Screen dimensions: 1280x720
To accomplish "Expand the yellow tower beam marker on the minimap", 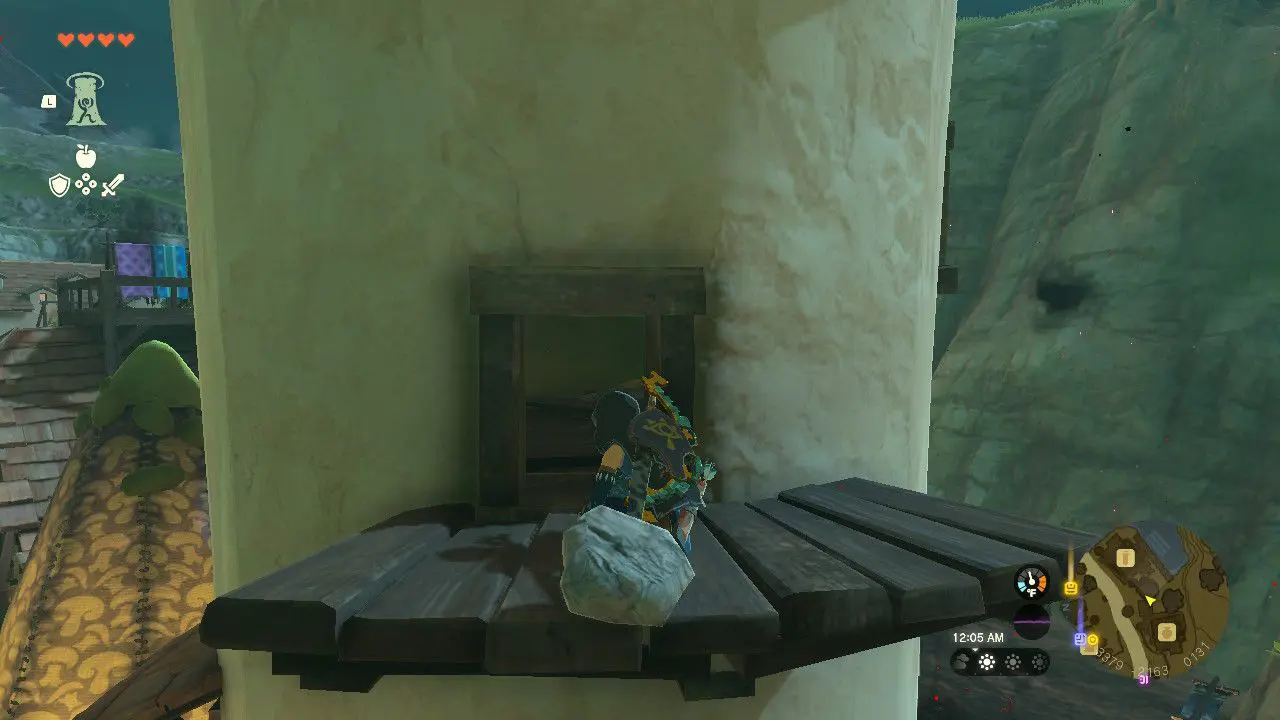I will coord(1070,588).
